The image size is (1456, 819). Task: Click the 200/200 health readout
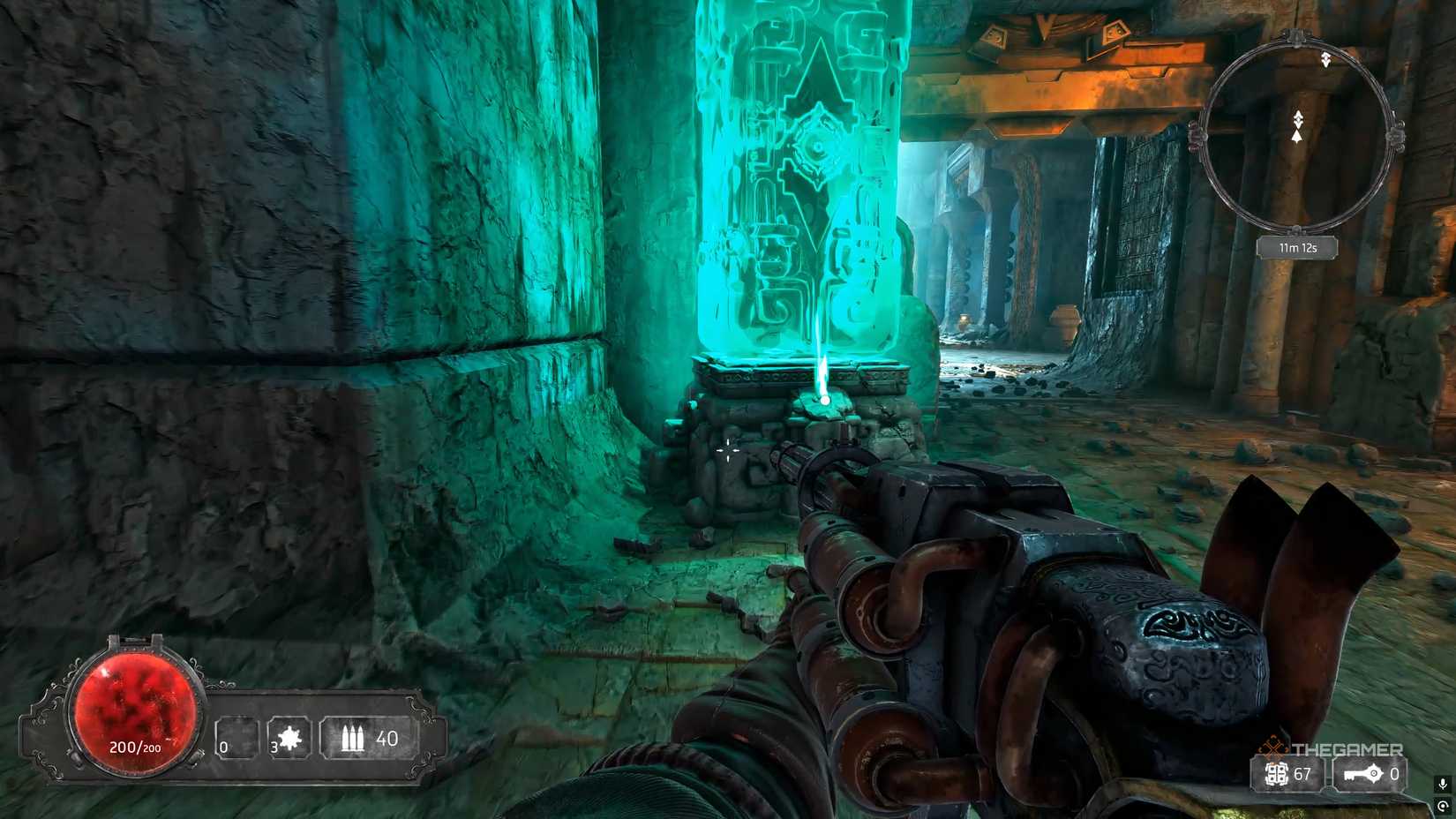137,745
